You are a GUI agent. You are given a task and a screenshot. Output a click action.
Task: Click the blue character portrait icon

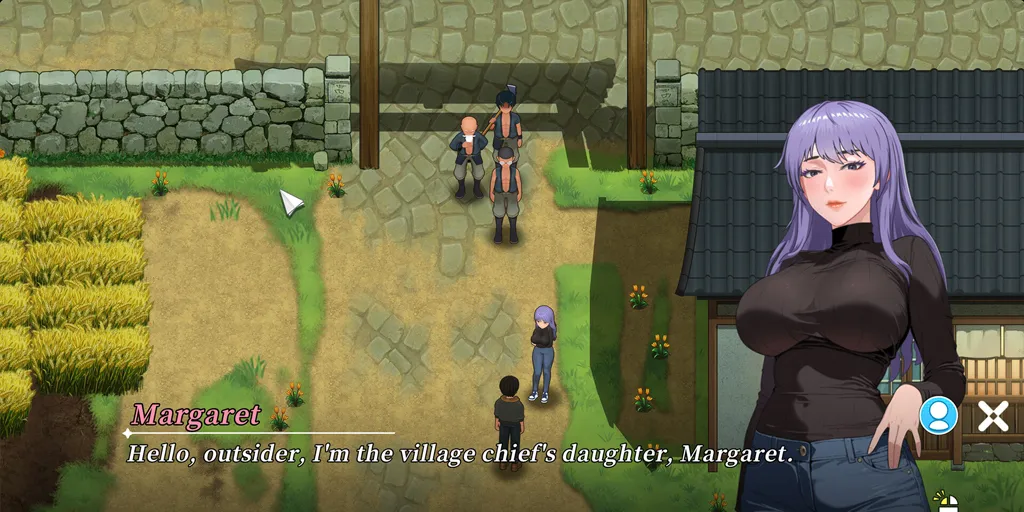click(x=939, y=415)
